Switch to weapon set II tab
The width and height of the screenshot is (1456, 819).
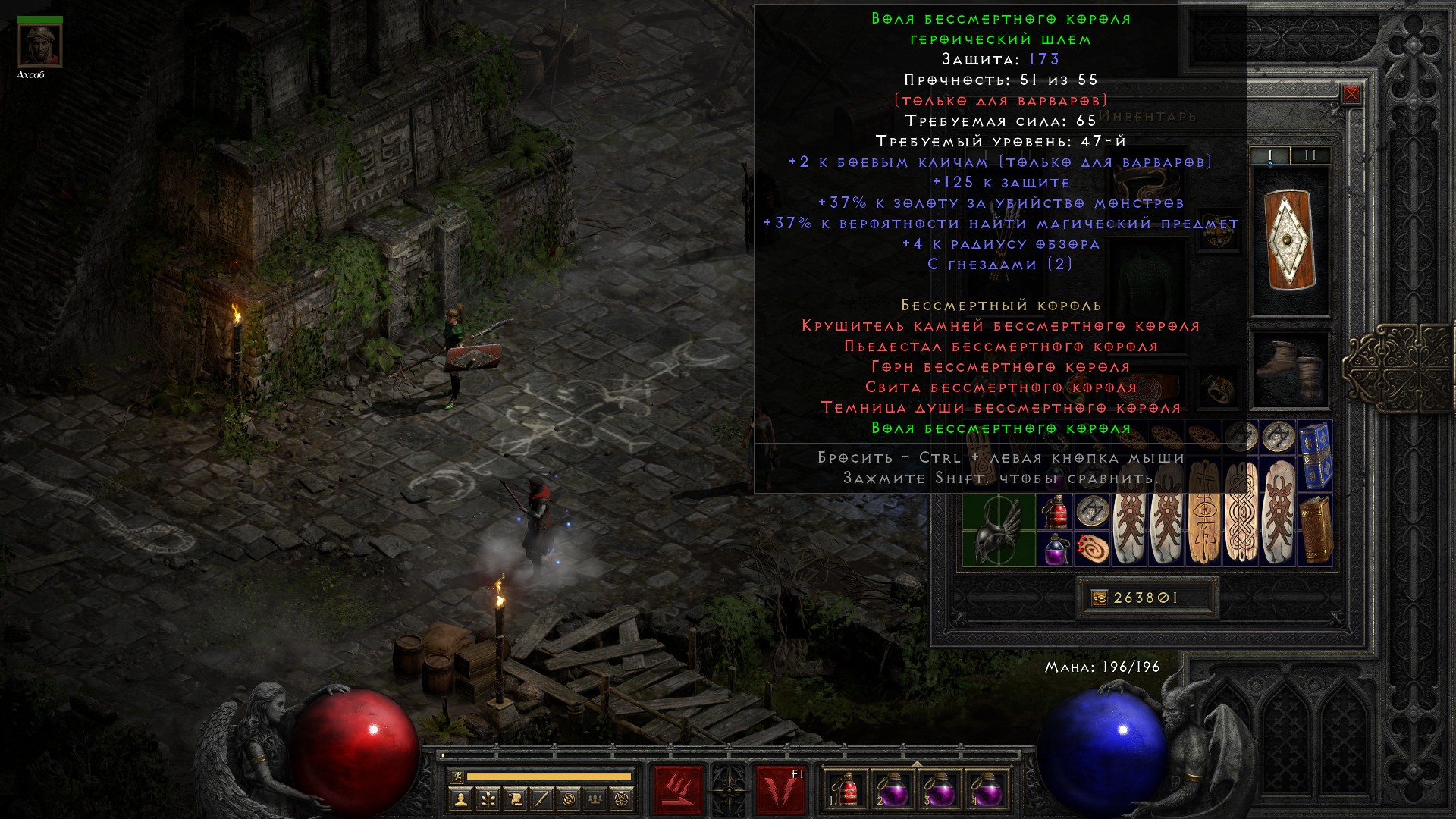coord(1310,155)
